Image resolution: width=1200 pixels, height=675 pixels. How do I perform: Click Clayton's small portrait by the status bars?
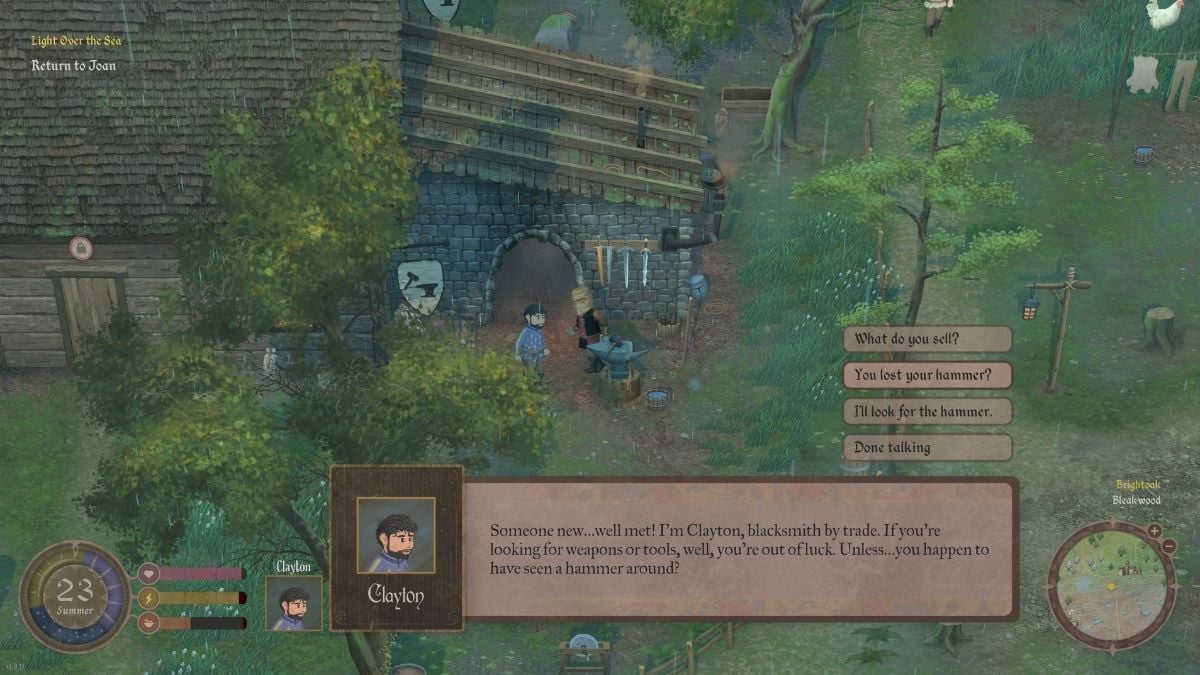(294, 603)
